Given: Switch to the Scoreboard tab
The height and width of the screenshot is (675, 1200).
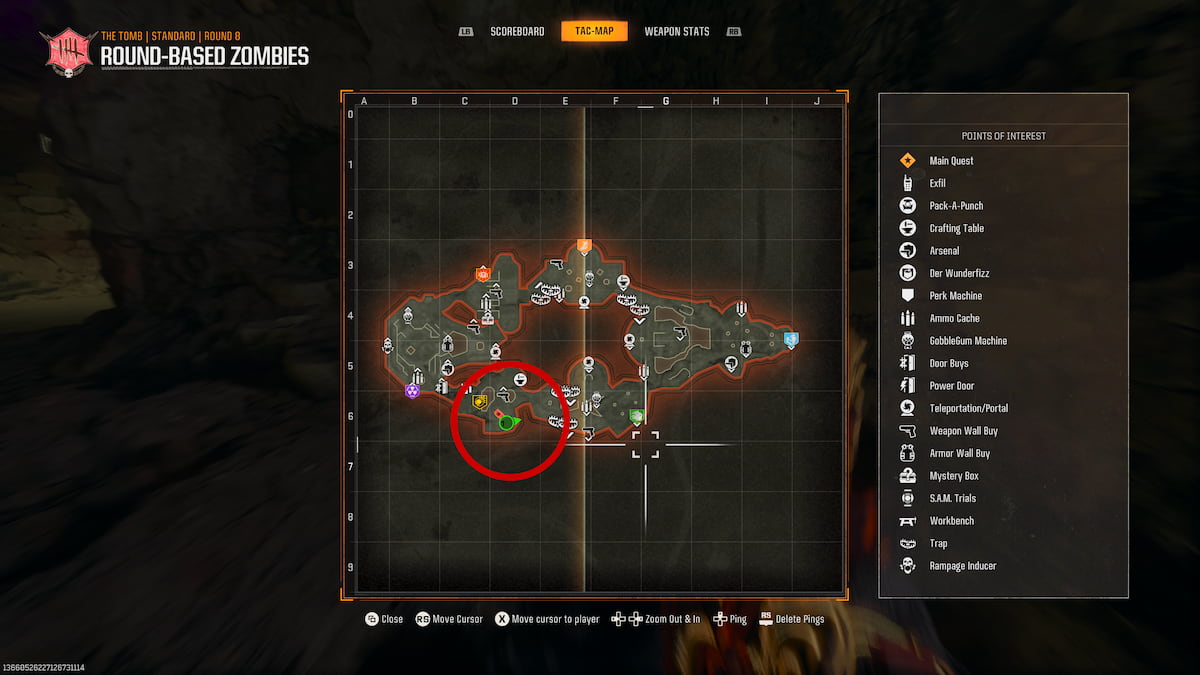Looking at the screenshot, I should (x=517, y=32).
